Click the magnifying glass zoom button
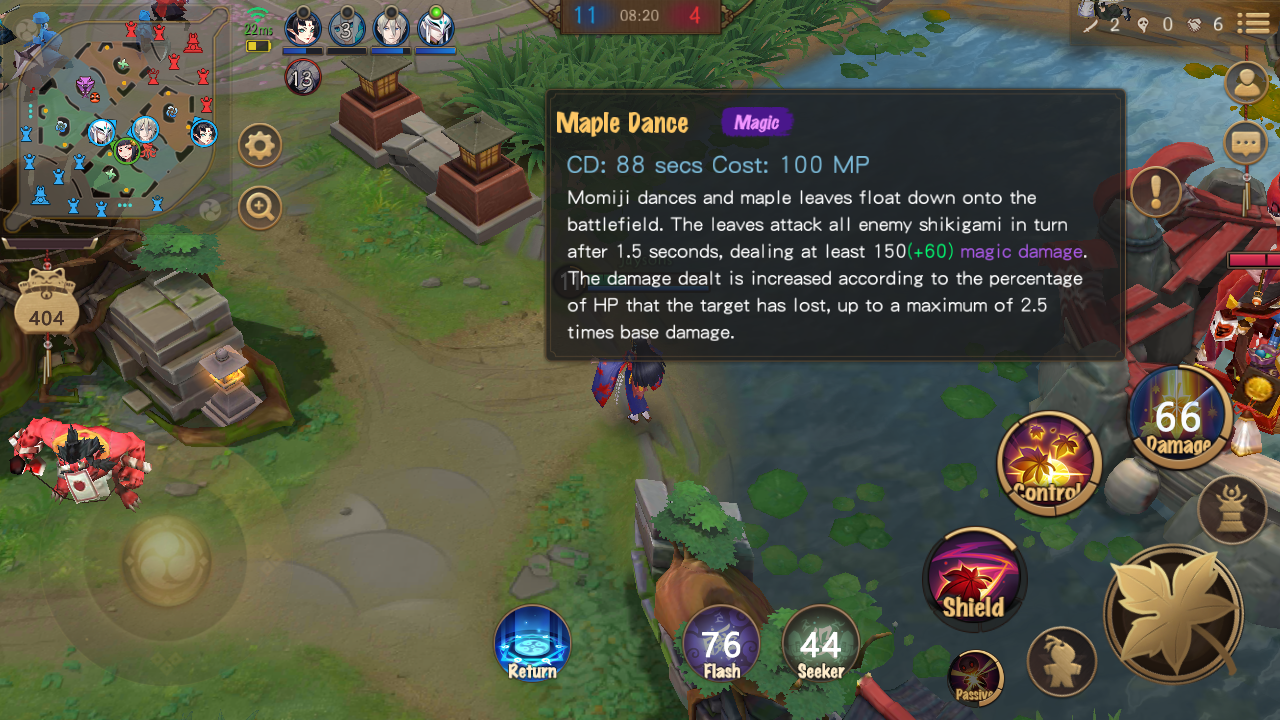 pyautogui.click(x=260, y=207)
